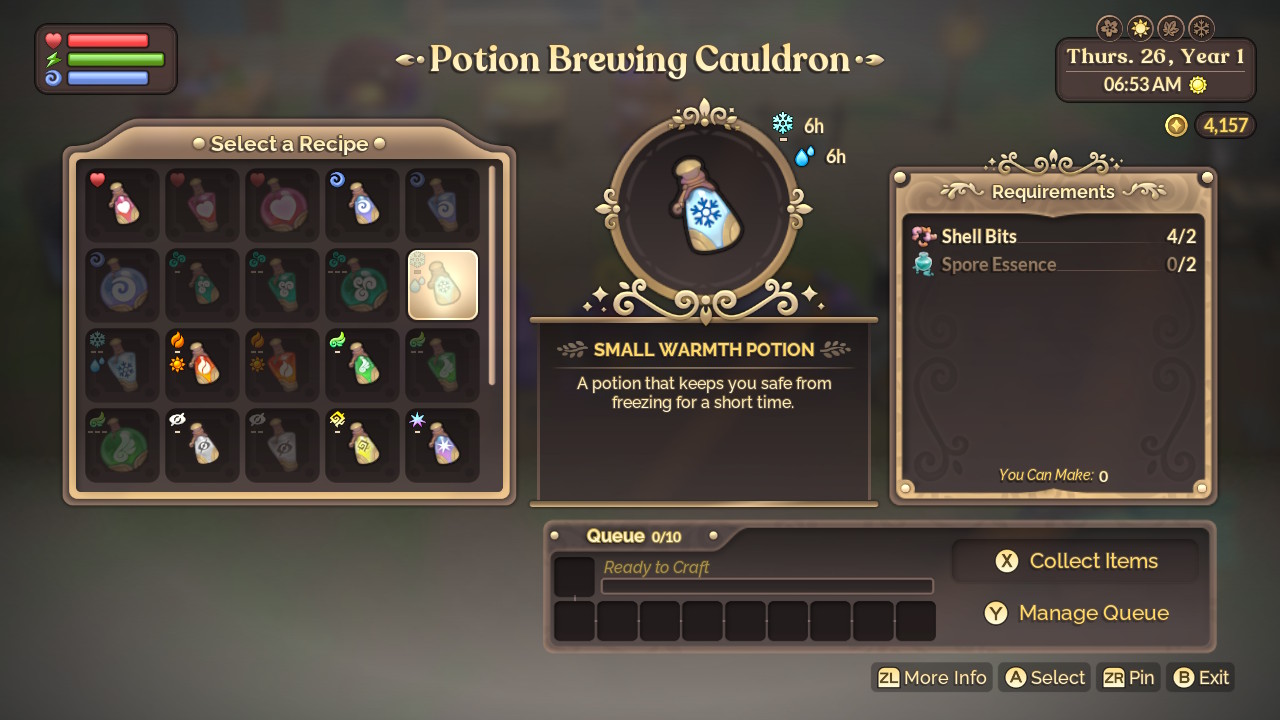Choose the bright orange flame potion recipe
This screenshot has height=720, width=1280.
point(202,365)
